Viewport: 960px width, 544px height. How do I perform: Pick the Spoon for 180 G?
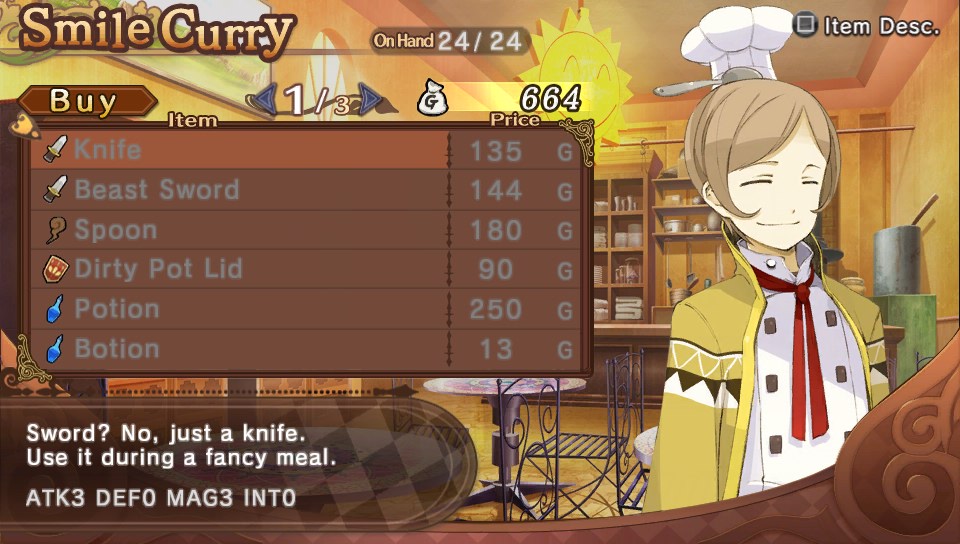300,230
